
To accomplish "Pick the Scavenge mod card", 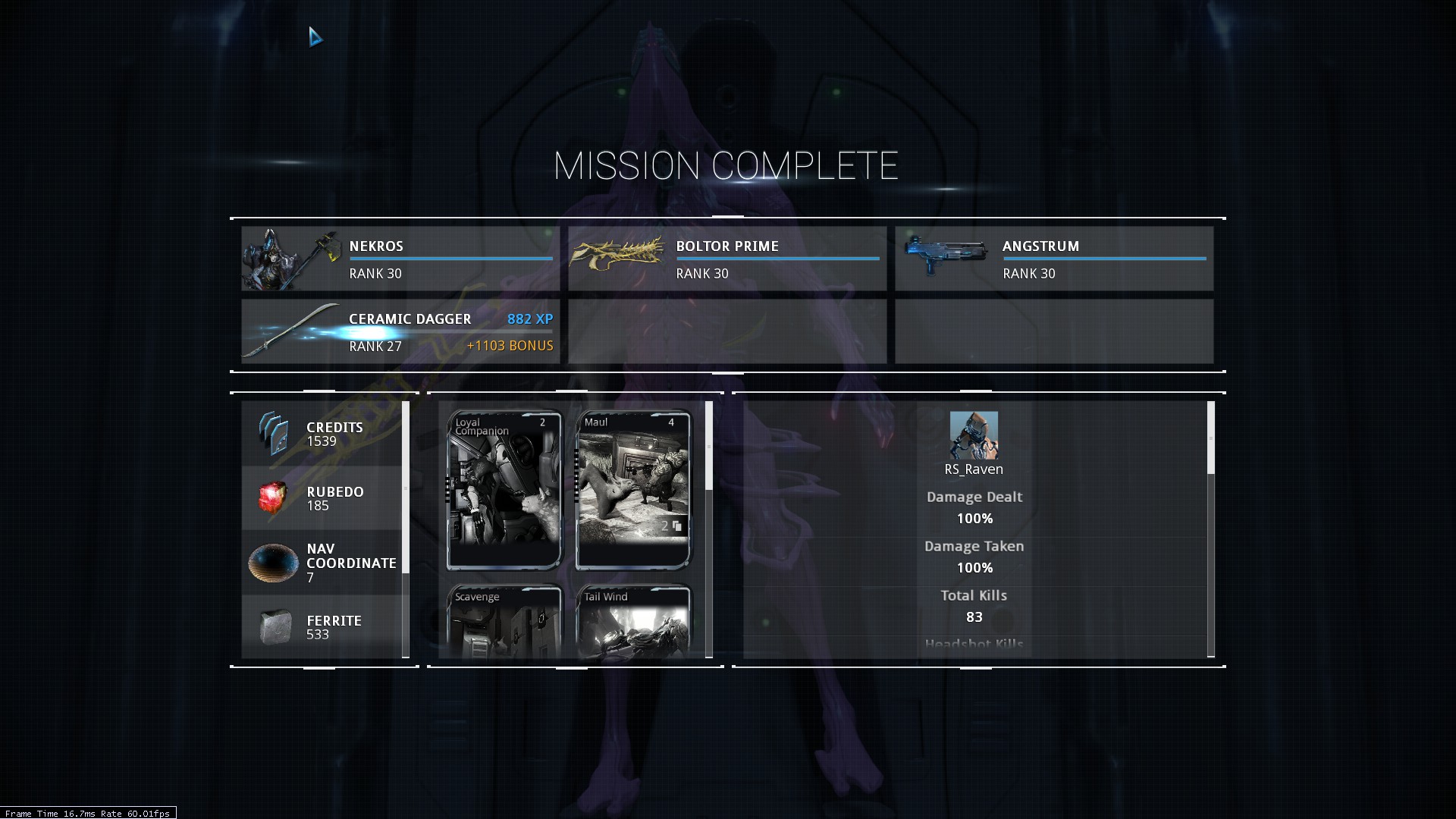I will (x=504, y=622).
